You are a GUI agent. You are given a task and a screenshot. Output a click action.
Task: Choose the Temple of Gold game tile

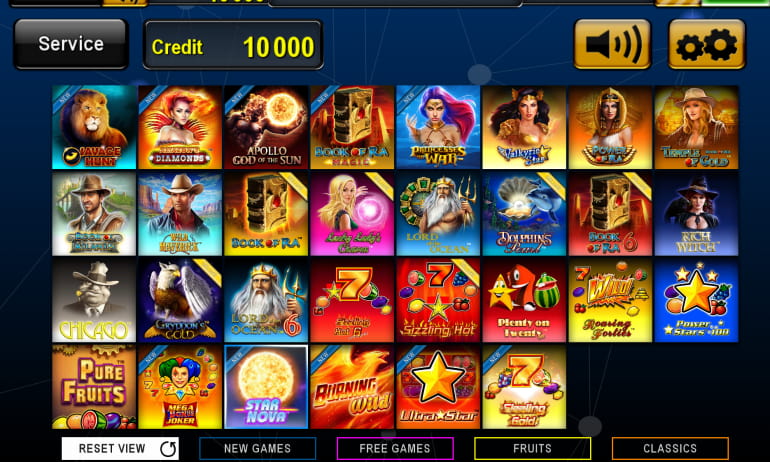pyautogui.click(x=696, y=127)
